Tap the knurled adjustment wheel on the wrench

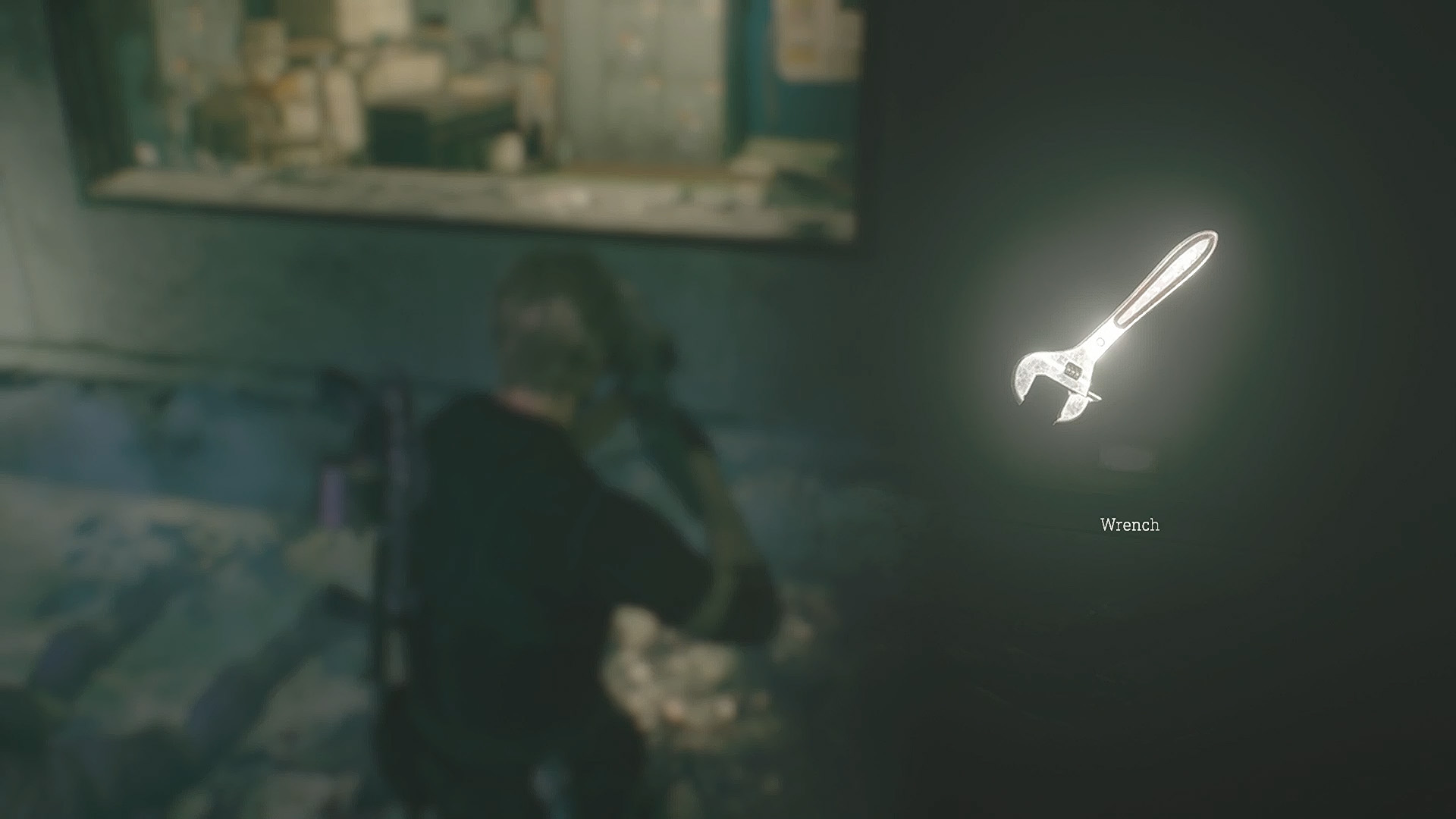tap(1072, 369)
